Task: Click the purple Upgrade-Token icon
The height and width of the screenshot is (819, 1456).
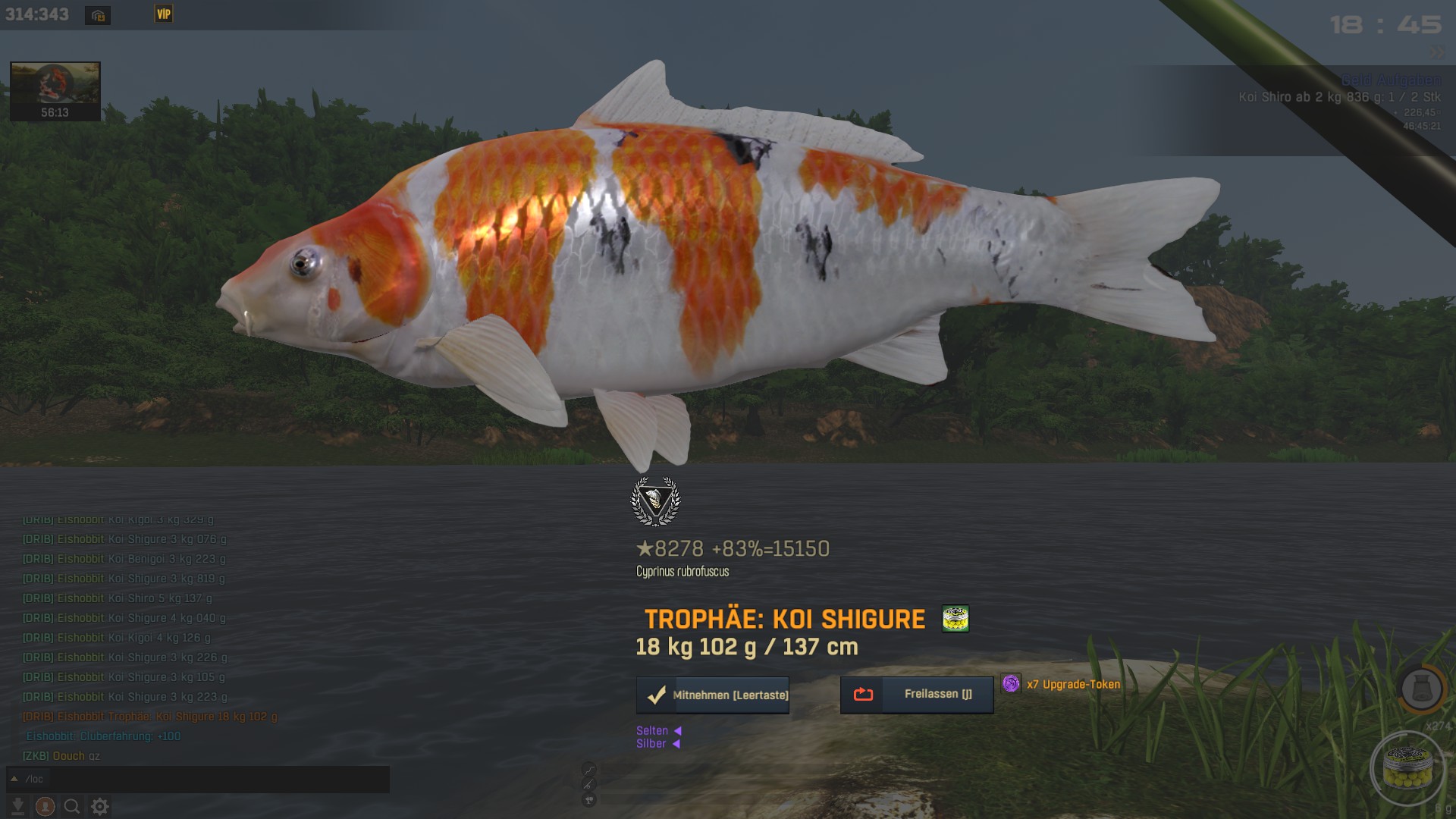Action: (1011, 684)
